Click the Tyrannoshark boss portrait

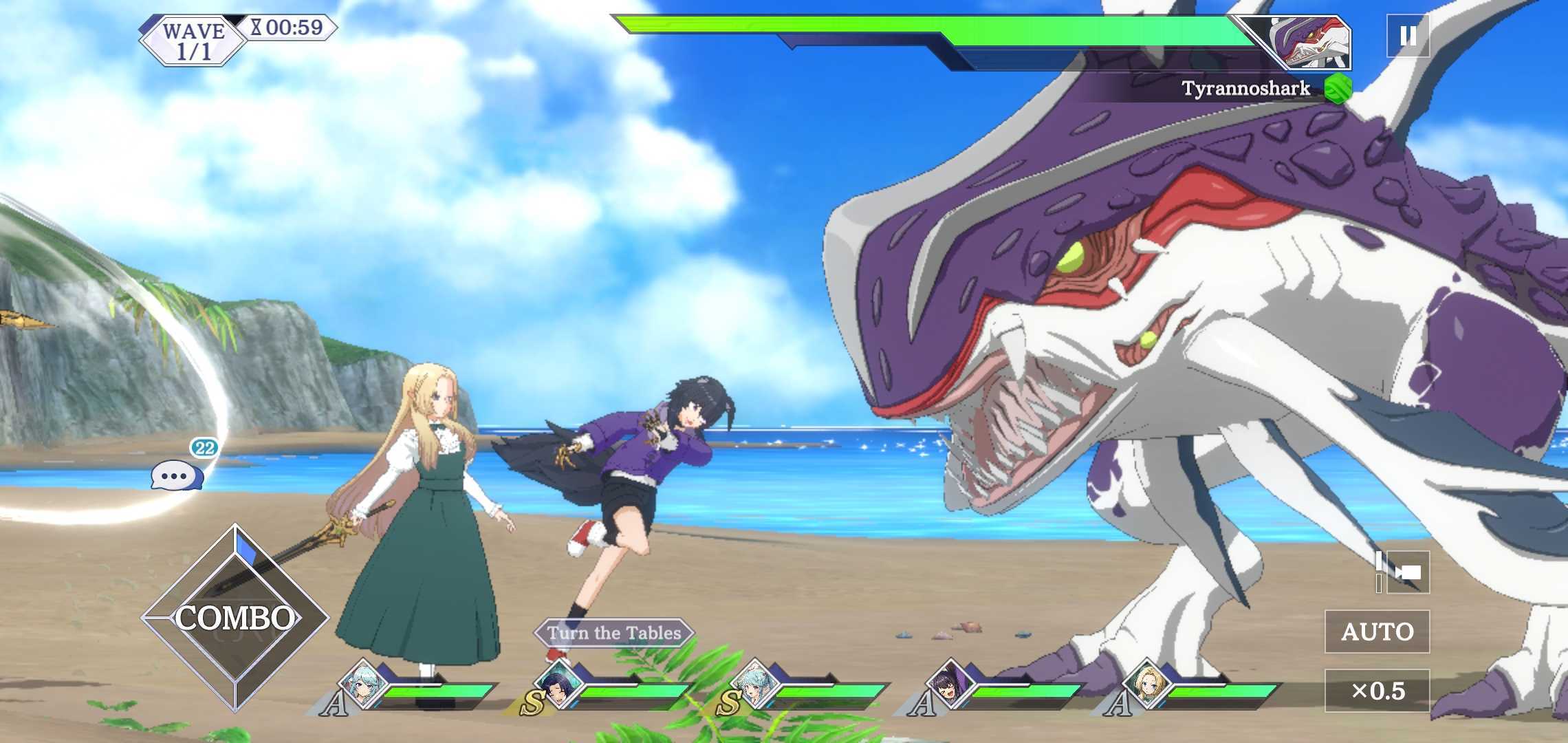pos(1310,43)
